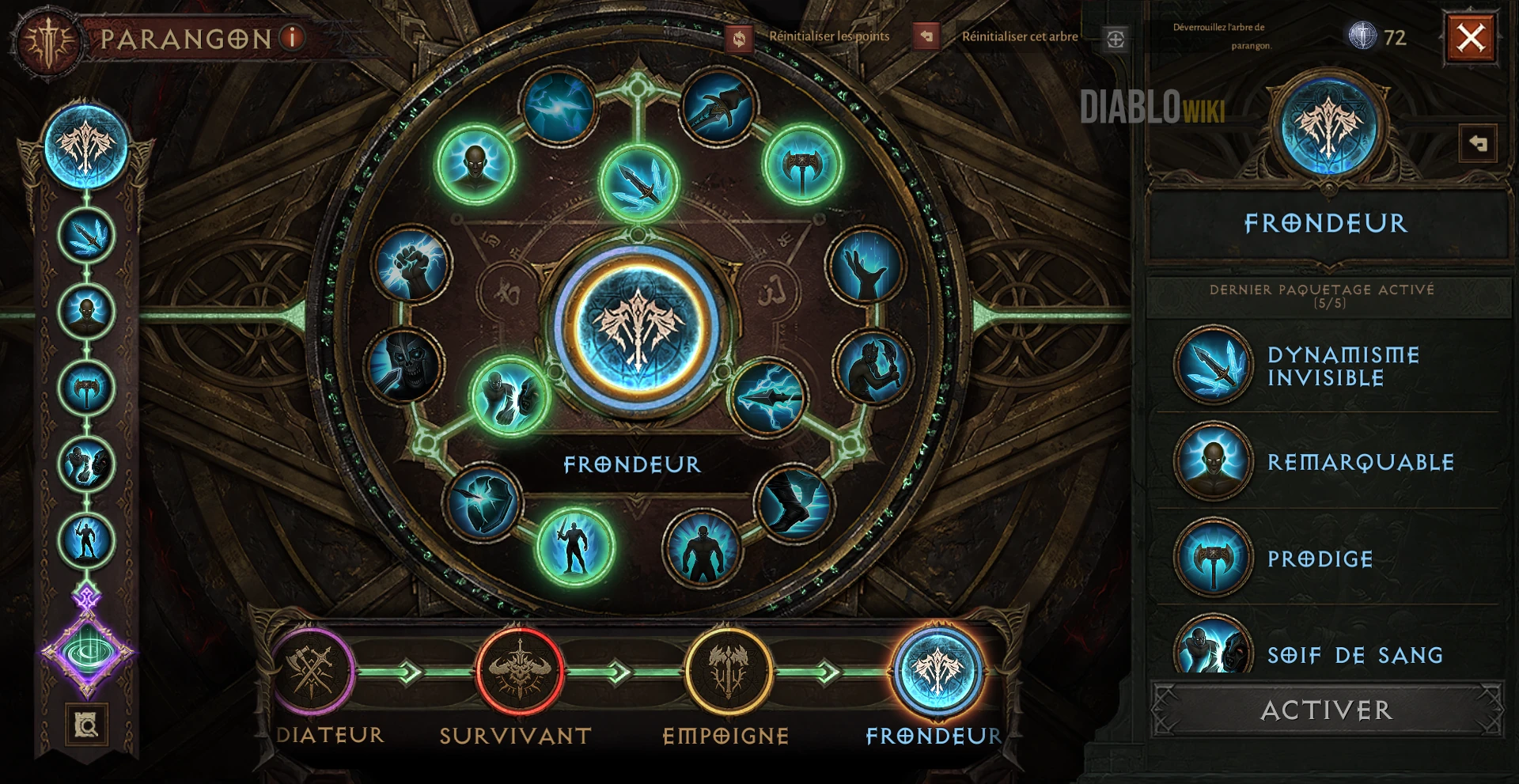The width and height of the screenshot is (1519, 784).
Task: Click the back arrow beside Frondeur emblem
Action: (x=1477, y=144)
